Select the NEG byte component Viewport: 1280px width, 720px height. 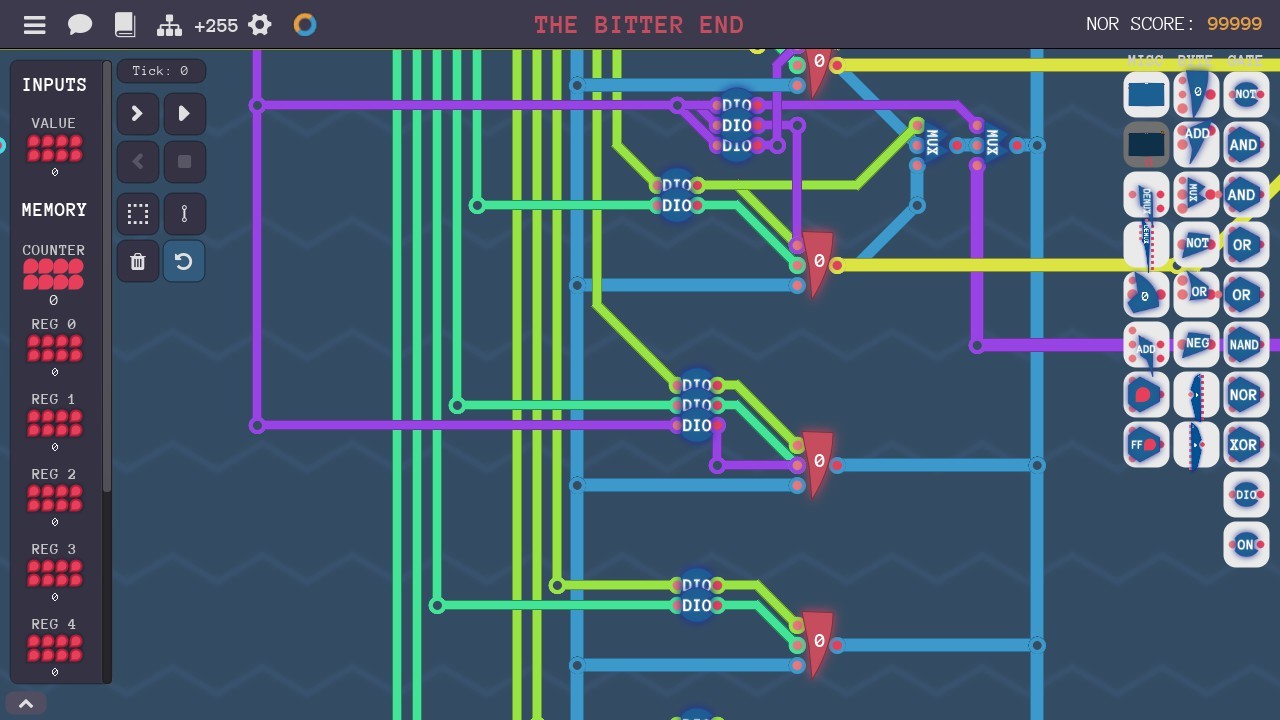tap(1196, 344)
